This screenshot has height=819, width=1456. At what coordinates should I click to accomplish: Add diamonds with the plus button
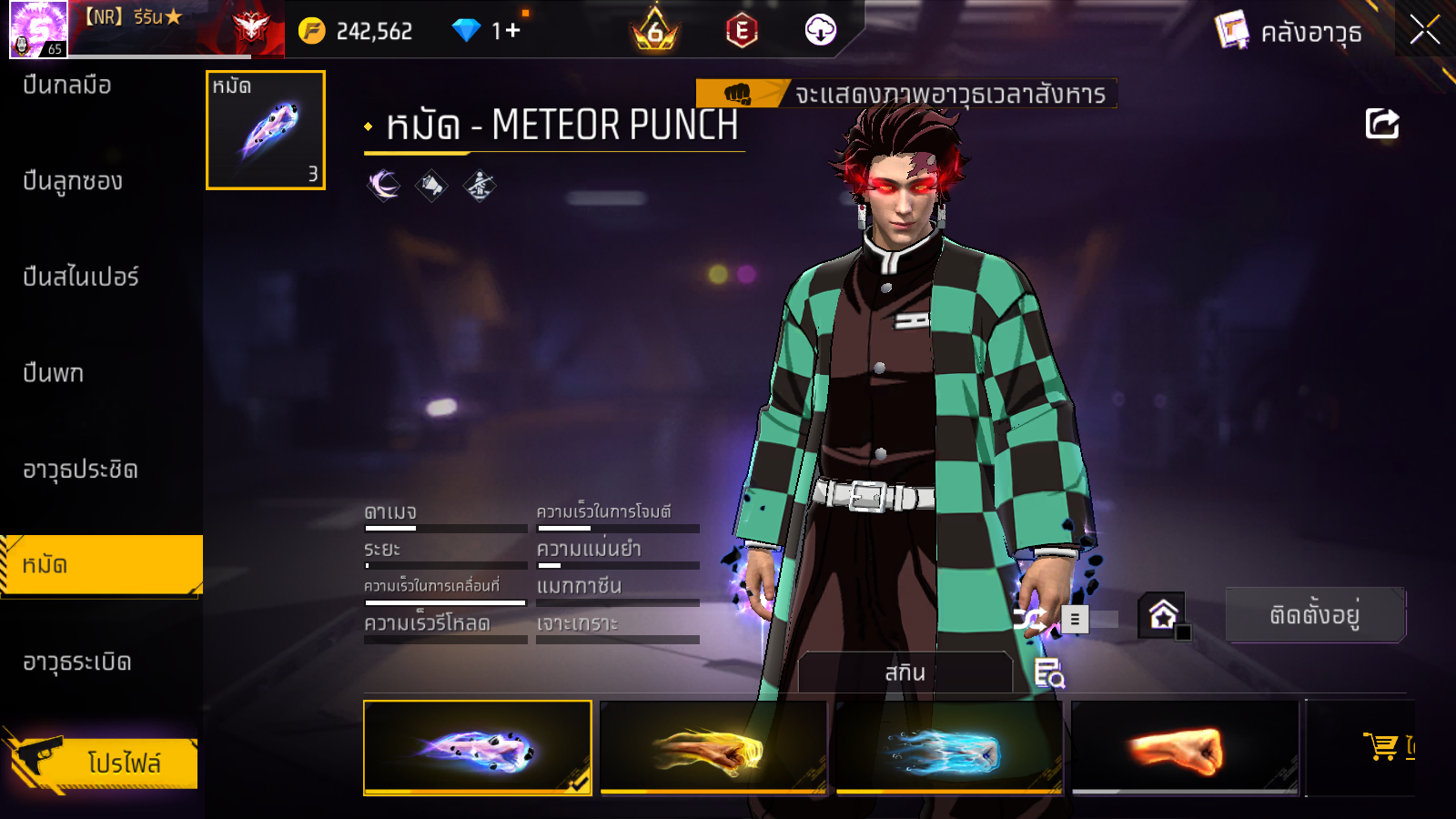(x=512, y=31)
